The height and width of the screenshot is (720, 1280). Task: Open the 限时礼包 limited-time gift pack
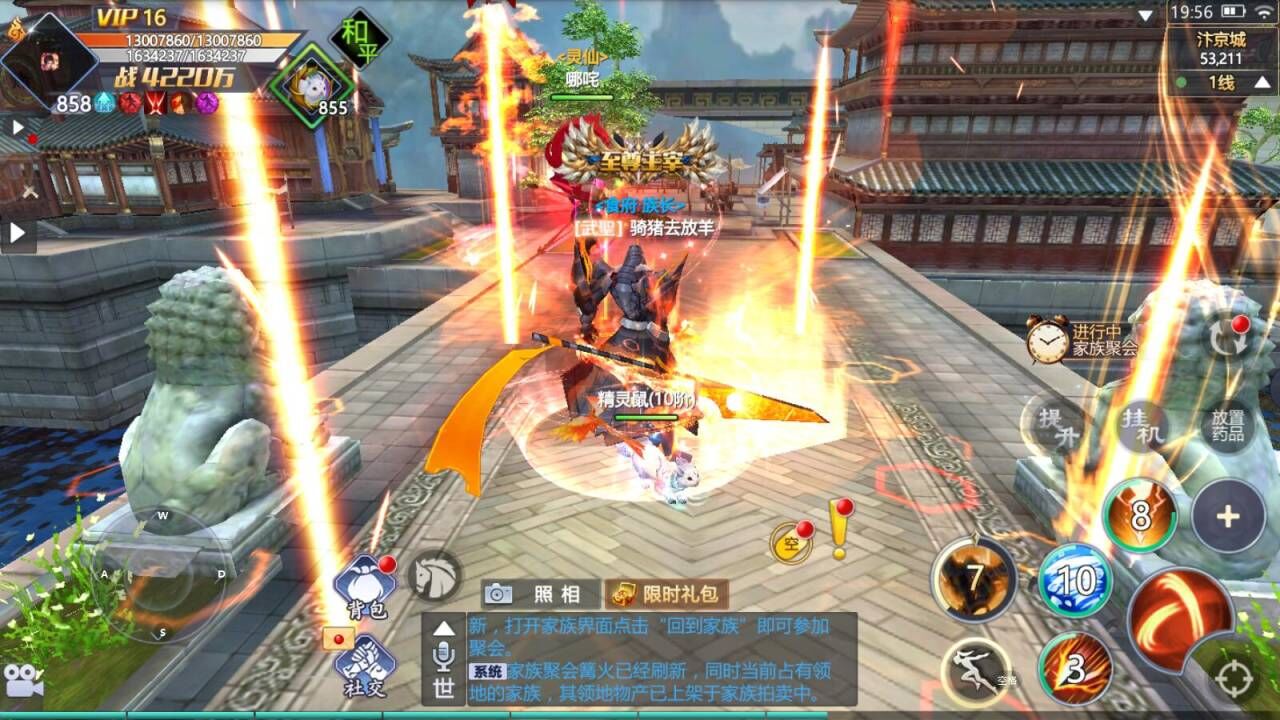[x=667, y=594]
